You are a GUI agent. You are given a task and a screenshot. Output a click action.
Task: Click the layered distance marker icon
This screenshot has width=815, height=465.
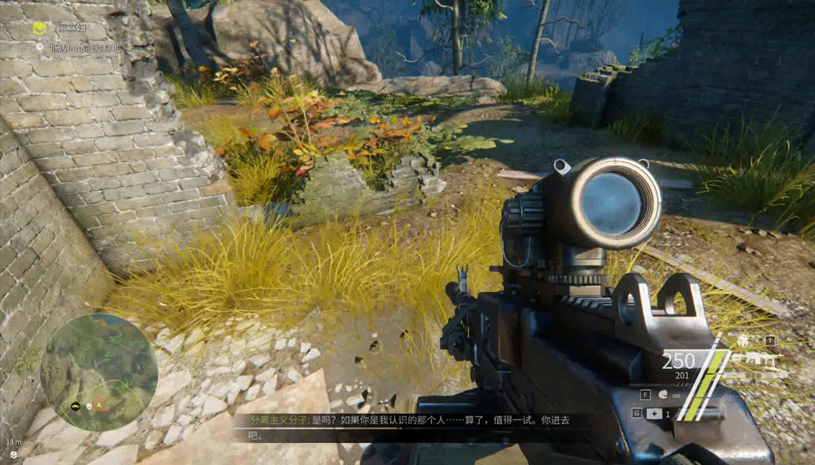[13, 454]
